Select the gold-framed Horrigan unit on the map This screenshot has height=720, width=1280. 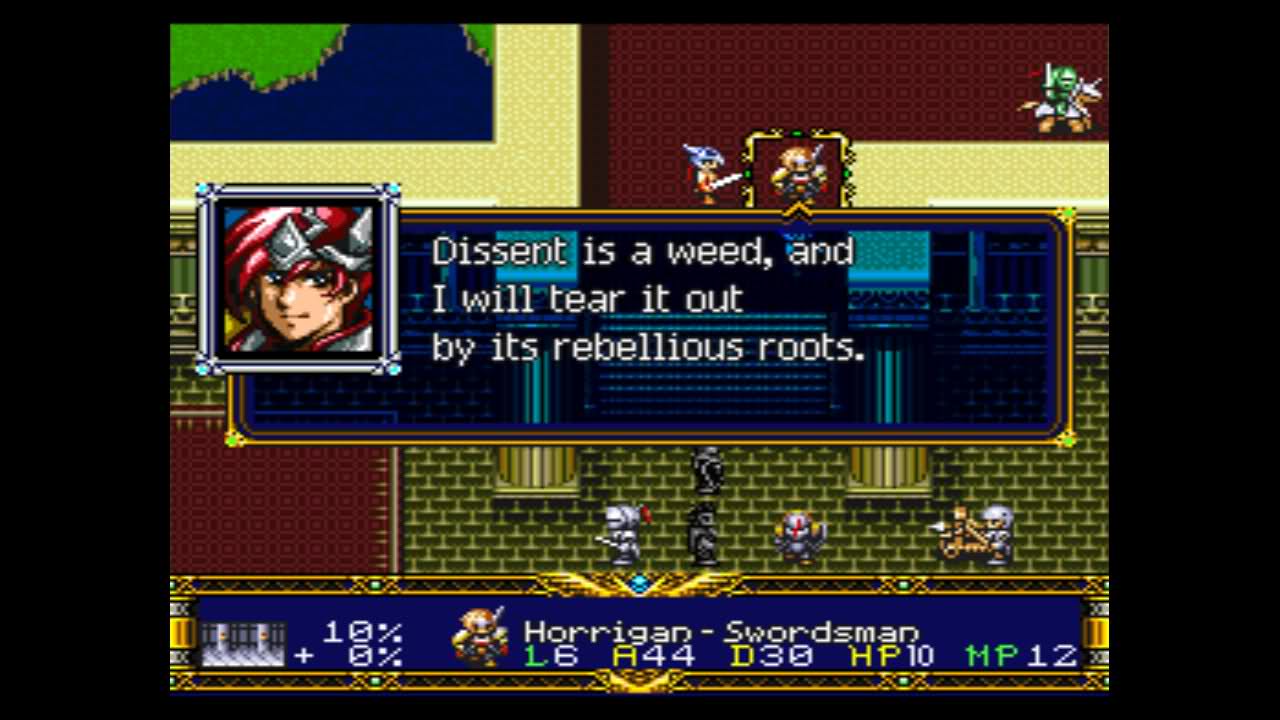[x=798, y=171]
